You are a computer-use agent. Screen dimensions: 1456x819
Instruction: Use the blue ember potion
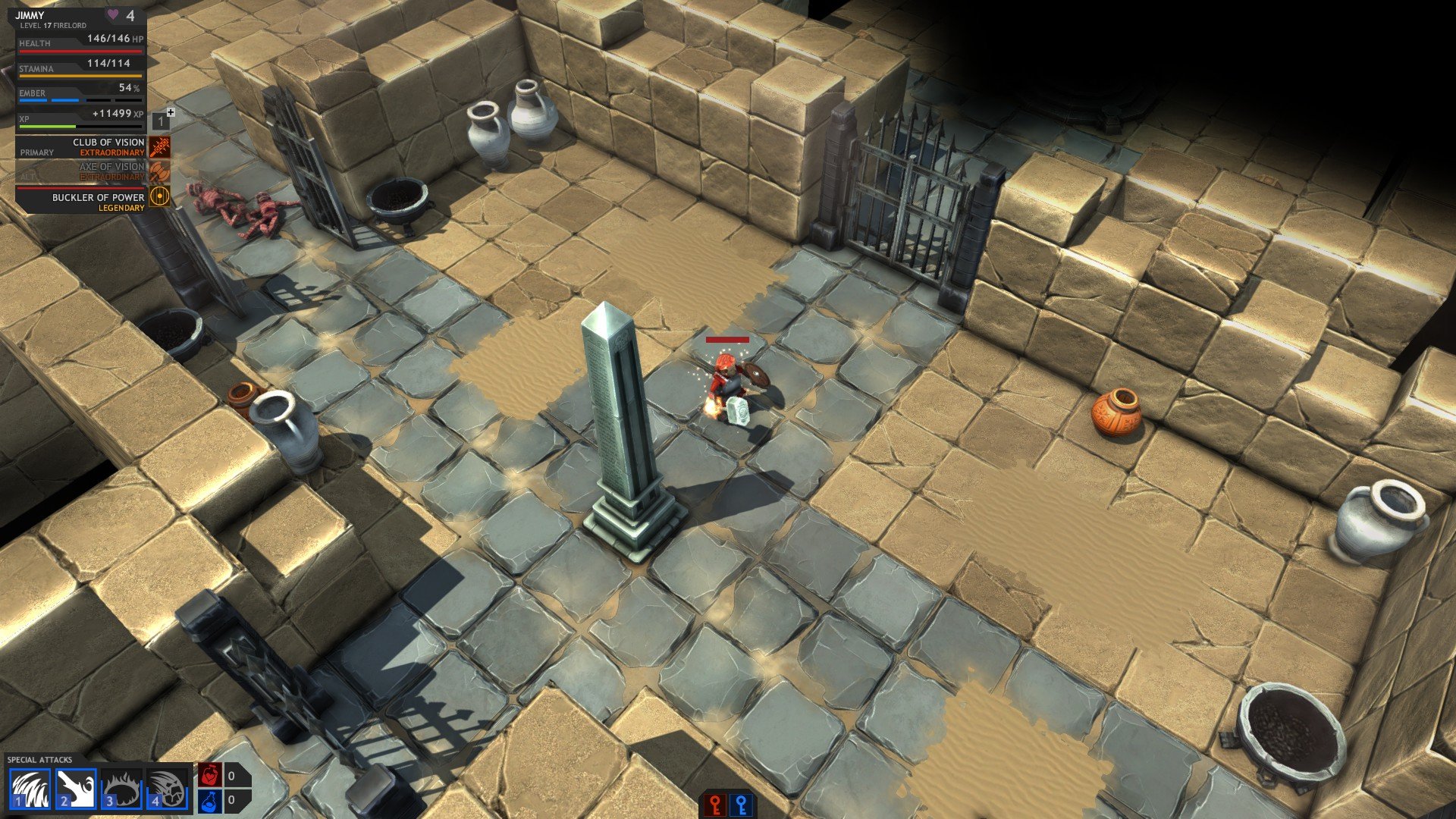tap(210, 801)
